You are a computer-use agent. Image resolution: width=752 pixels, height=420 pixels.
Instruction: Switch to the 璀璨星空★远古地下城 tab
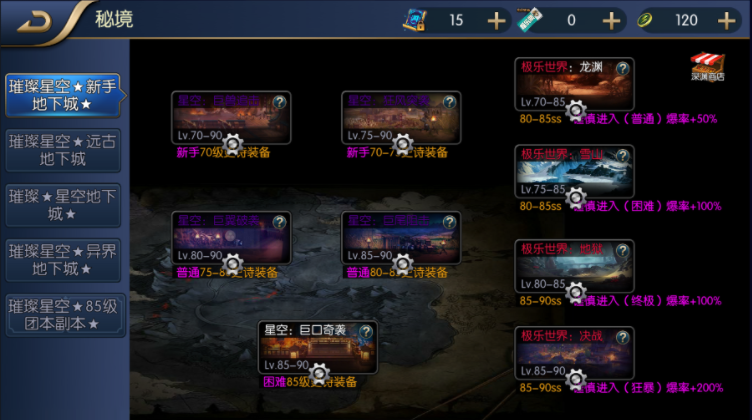click(x=63, y=149)
